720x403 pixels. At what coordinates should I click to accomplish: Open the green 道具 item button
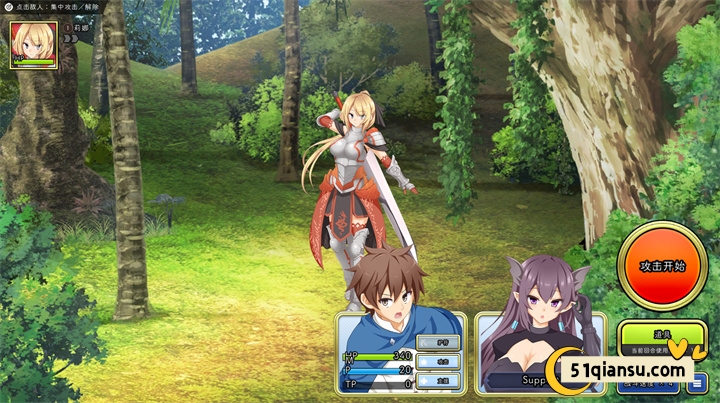click(x=662, y=335)
